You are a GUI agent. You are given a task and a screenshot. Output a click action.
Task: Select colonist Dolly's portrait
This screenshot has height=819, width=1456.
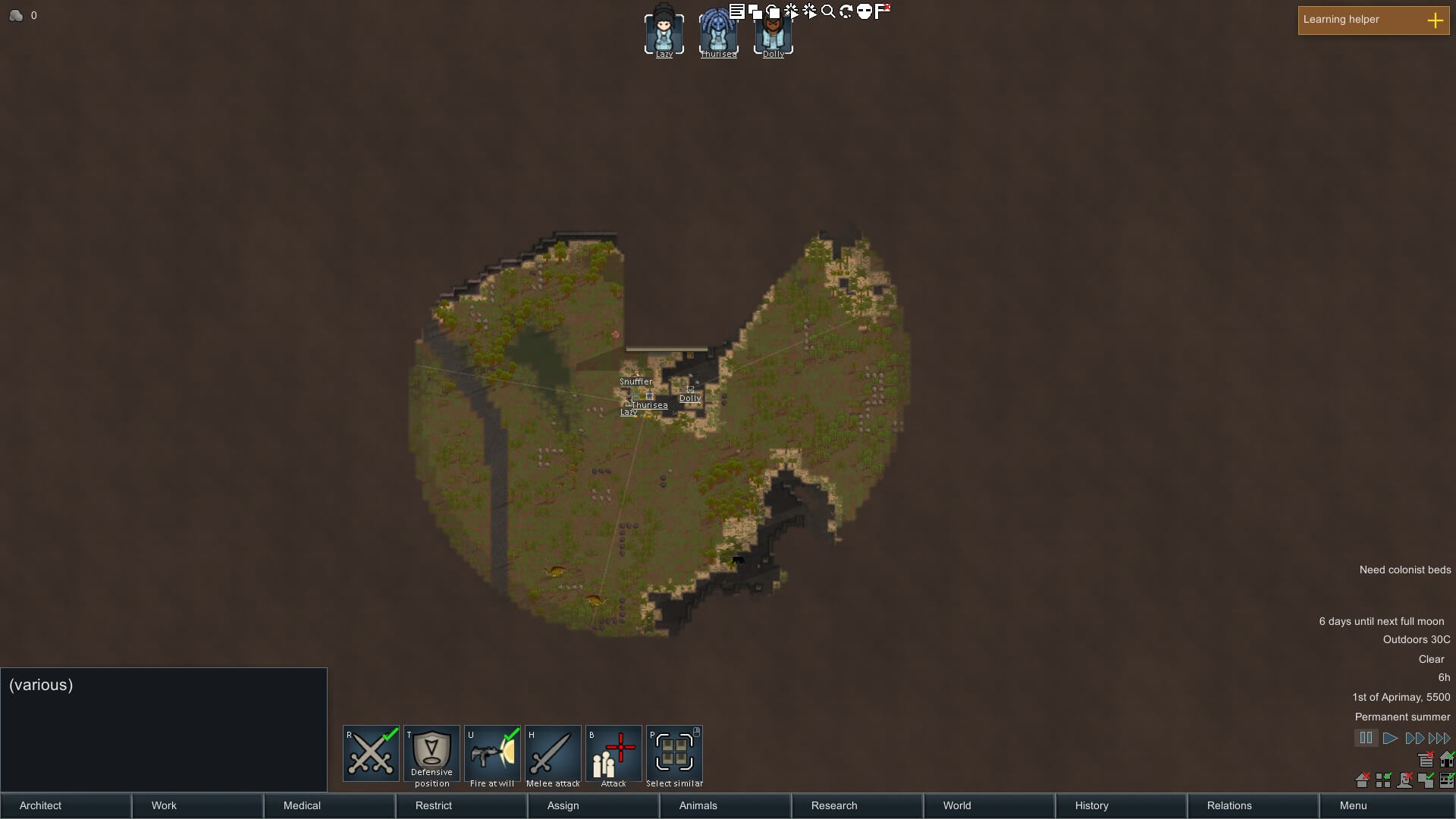click(x=773, y=32)
